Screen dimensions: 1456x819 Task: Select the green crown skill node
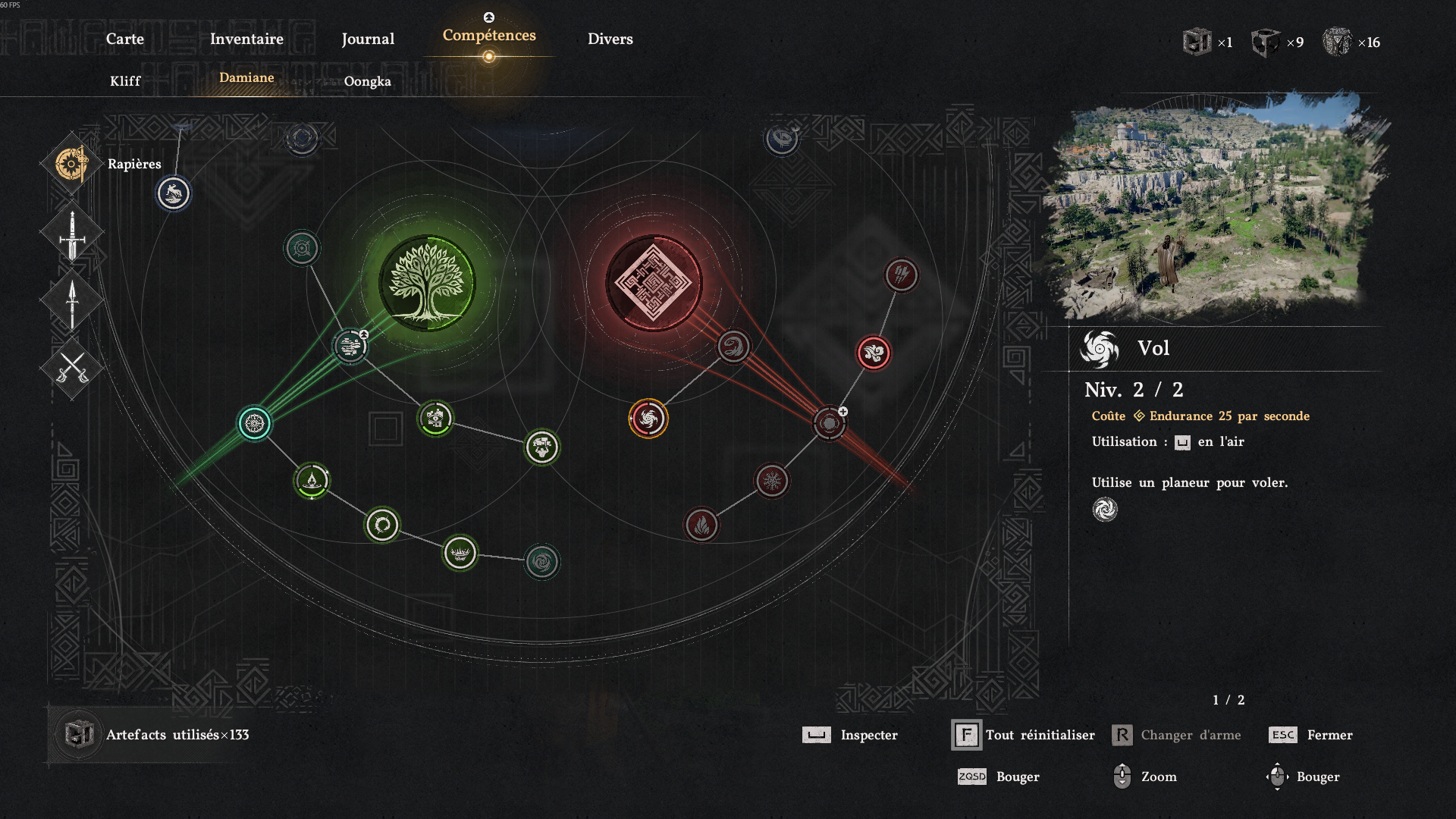click(x=460, y=553)
